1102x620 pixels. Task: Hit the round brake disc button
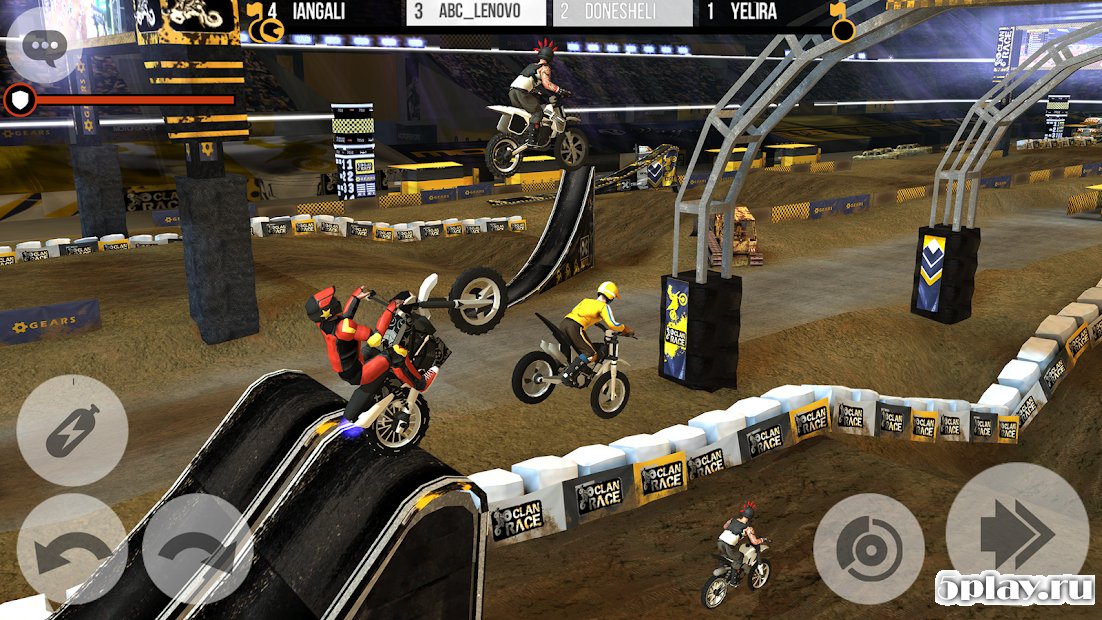(868, 549)
